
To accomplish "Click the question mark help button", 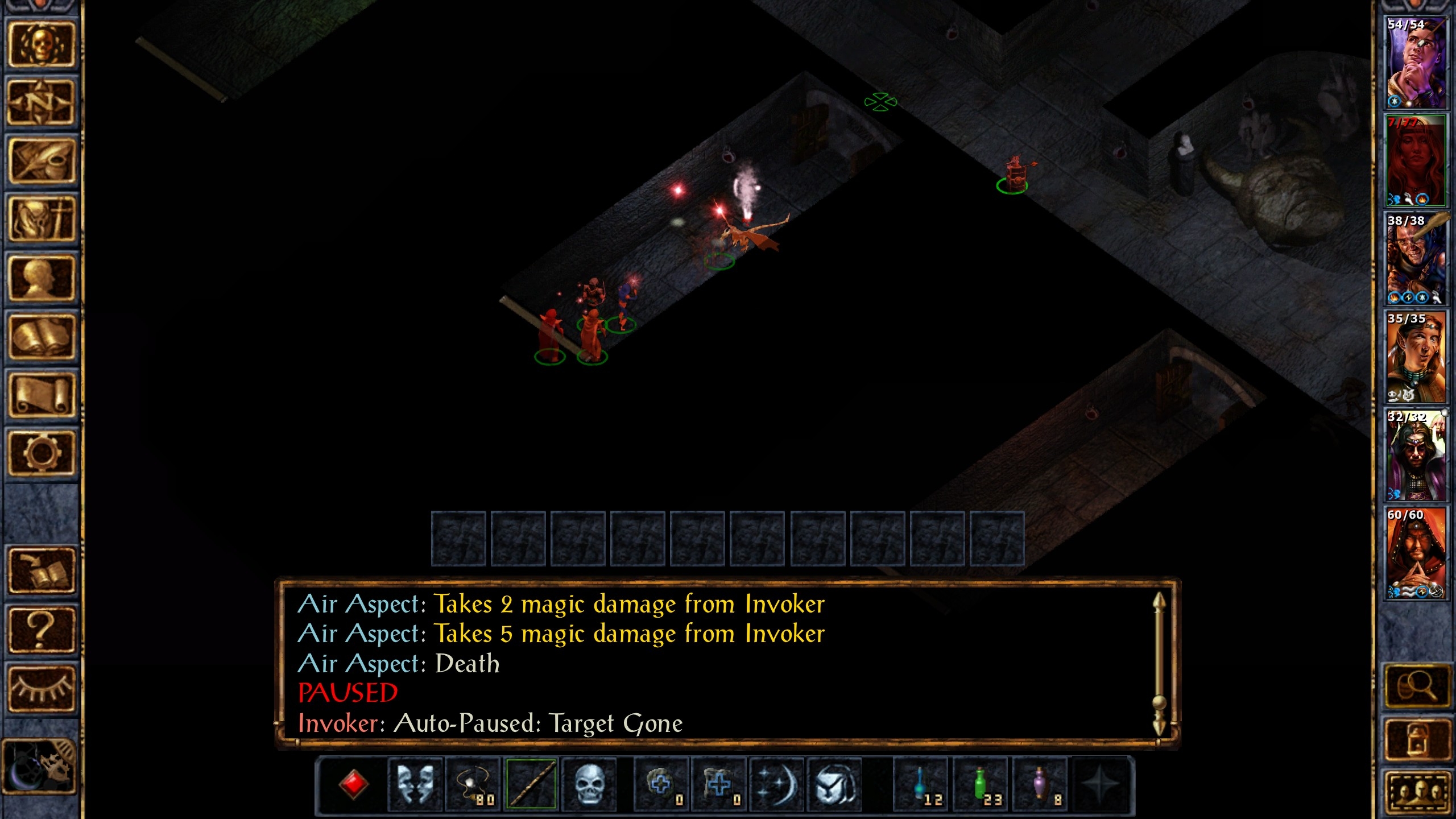I will point(41,629).
